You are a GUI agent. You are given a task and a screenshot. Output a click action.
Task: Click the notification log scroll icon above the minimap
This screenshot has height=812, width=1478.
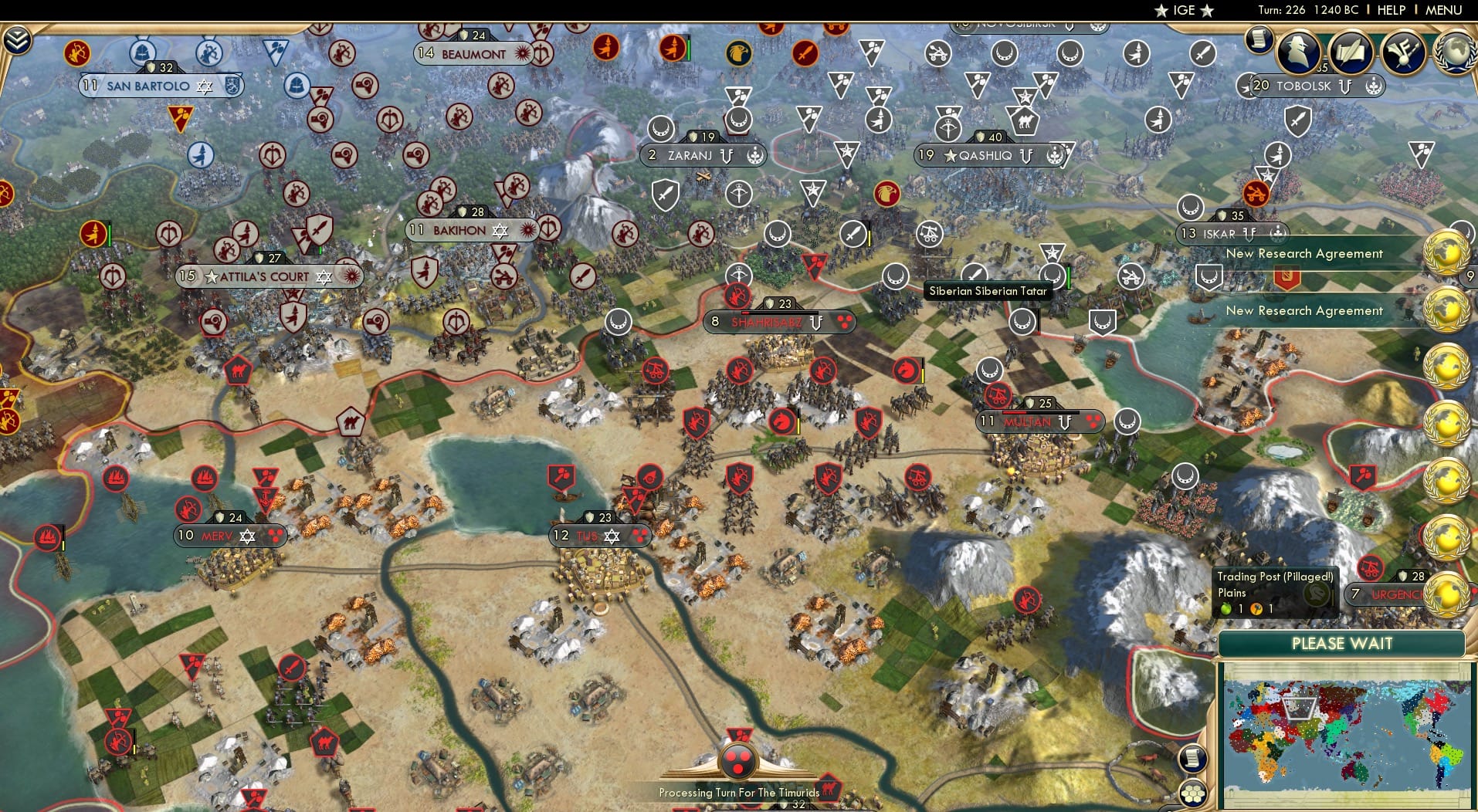[1193, 757]
